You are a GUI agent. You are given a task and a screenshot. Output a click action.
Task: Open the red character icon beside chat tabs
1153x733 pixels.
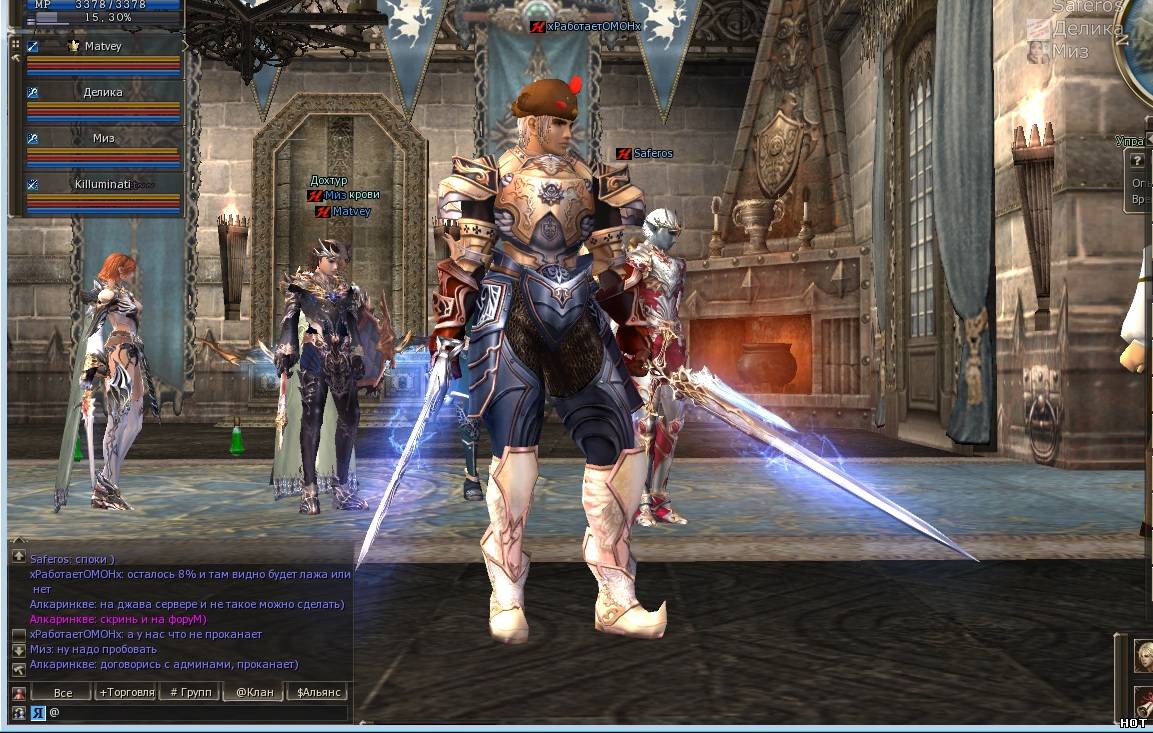pos(18,693)
